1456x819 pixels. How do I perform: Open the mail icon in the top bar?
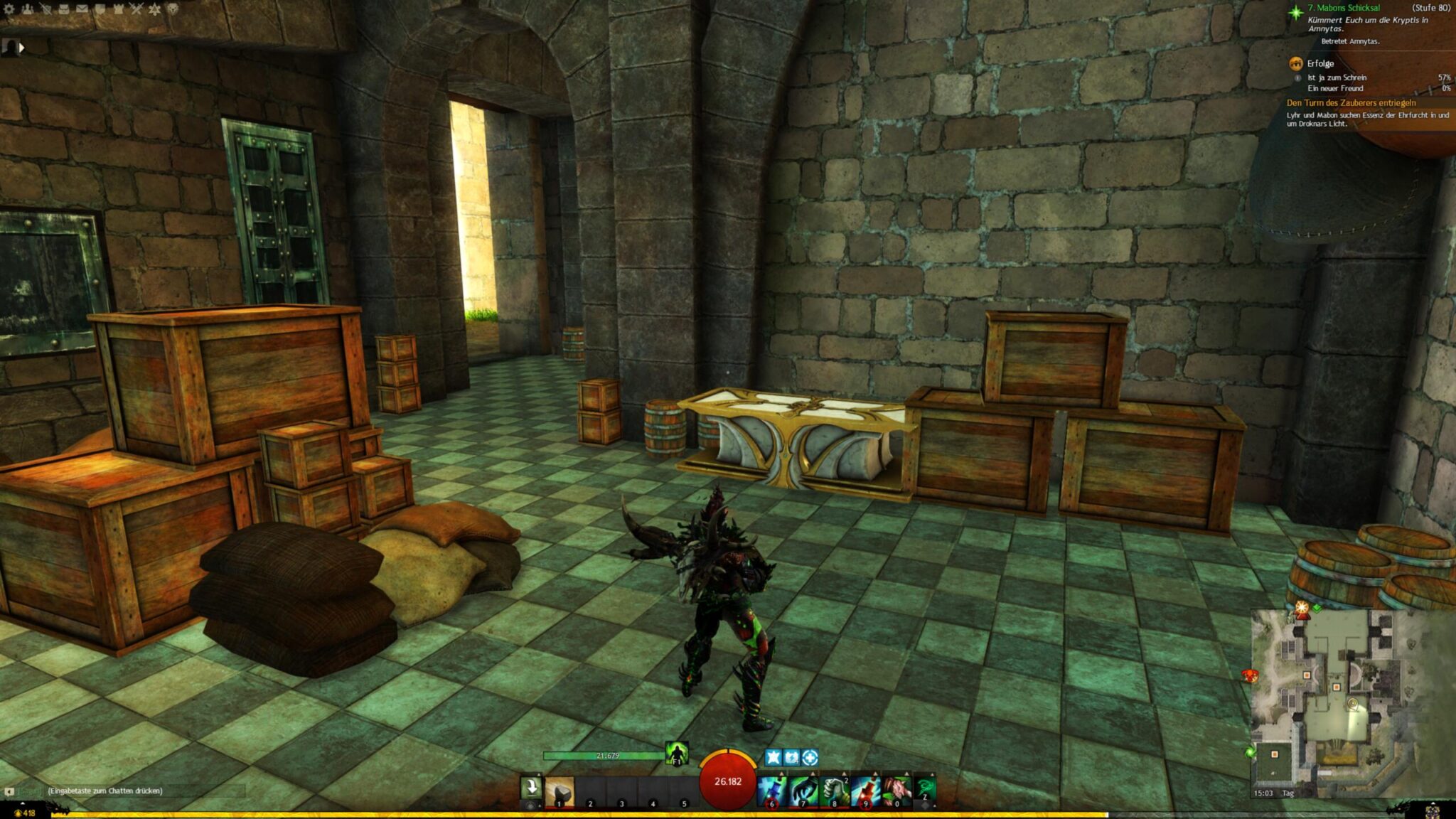point(82,9)
